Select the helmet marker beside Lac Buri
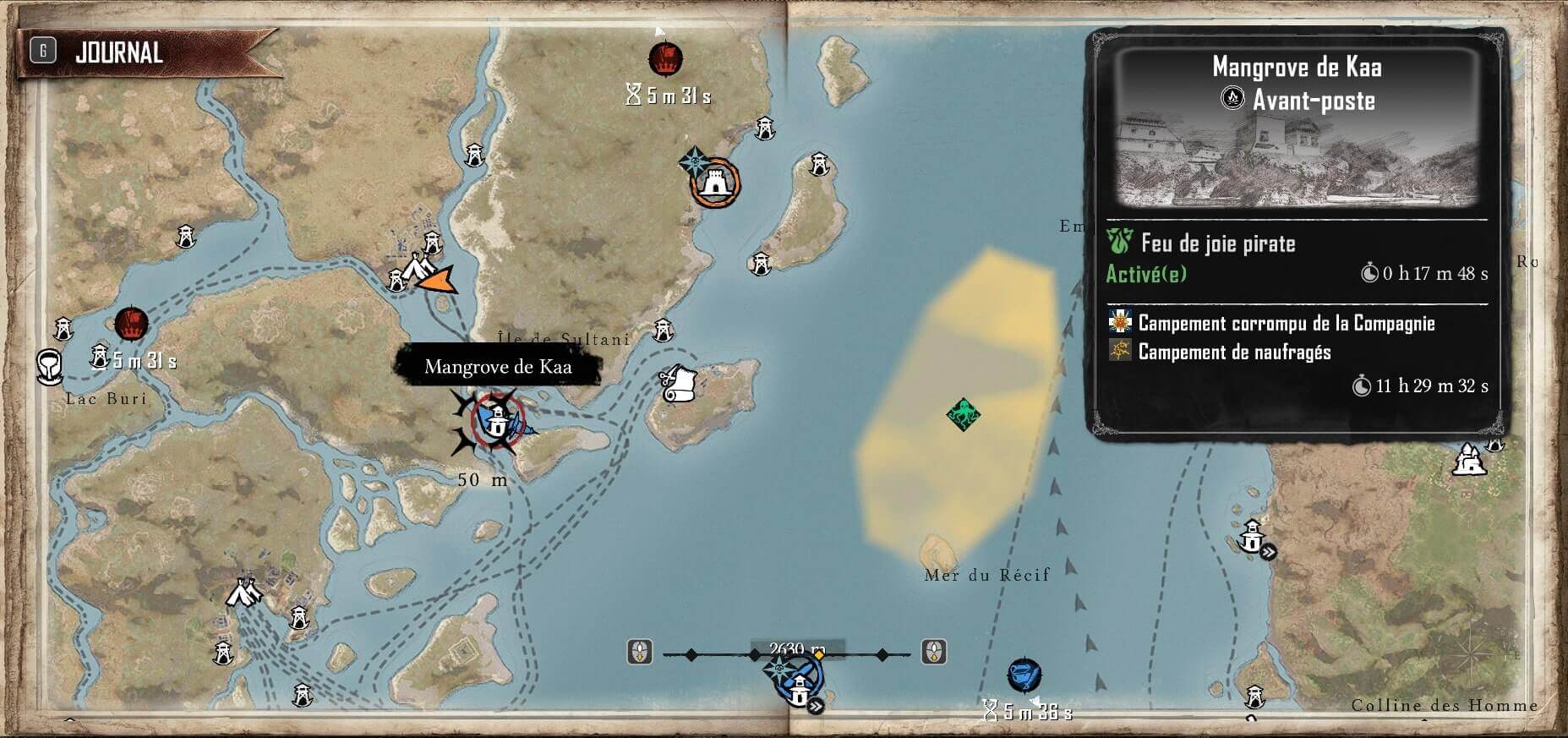The image size is (1568, 738). (x=49, y=366)
